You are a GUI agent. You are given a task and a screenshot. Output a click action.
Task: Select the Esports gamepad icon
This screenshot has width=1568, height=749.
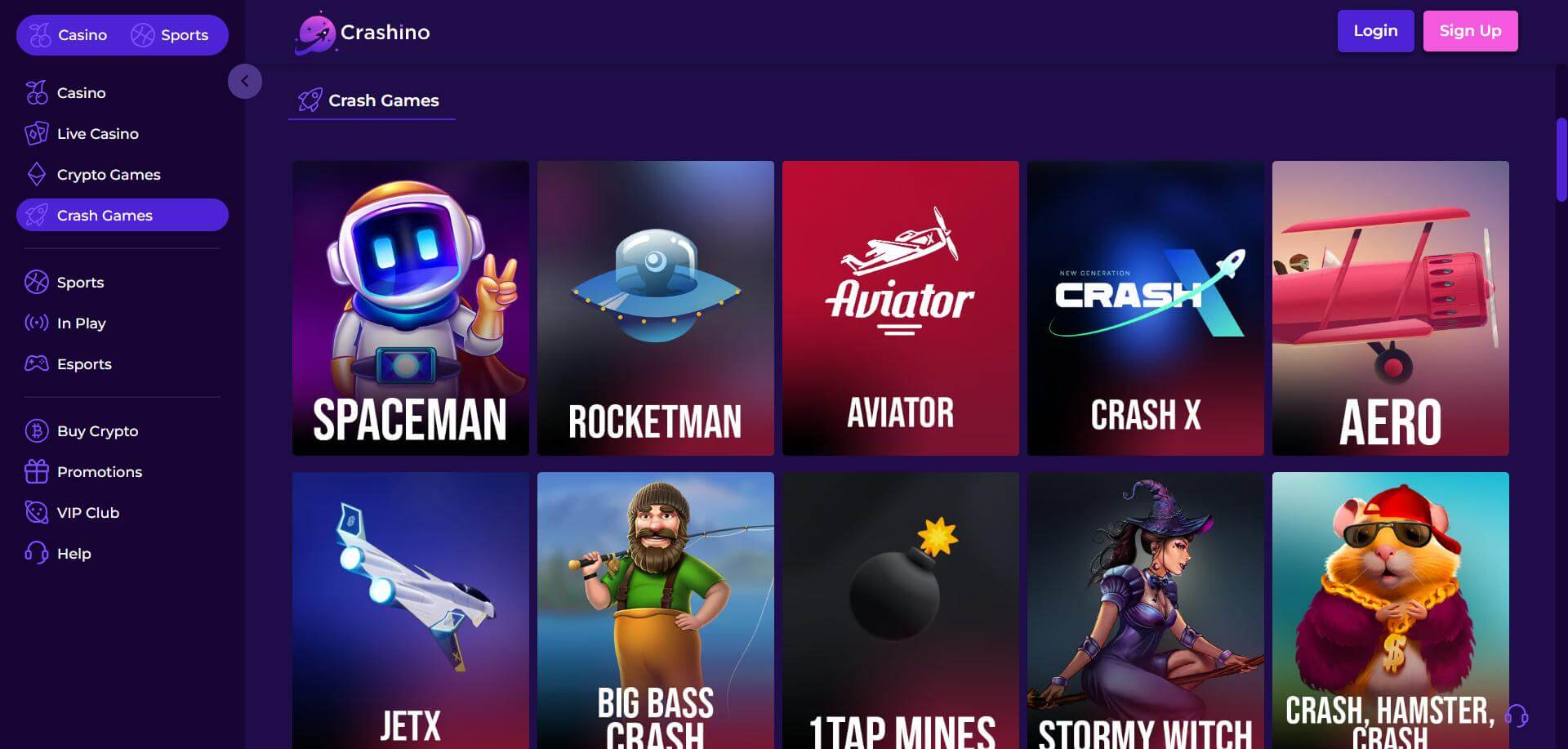36,363
